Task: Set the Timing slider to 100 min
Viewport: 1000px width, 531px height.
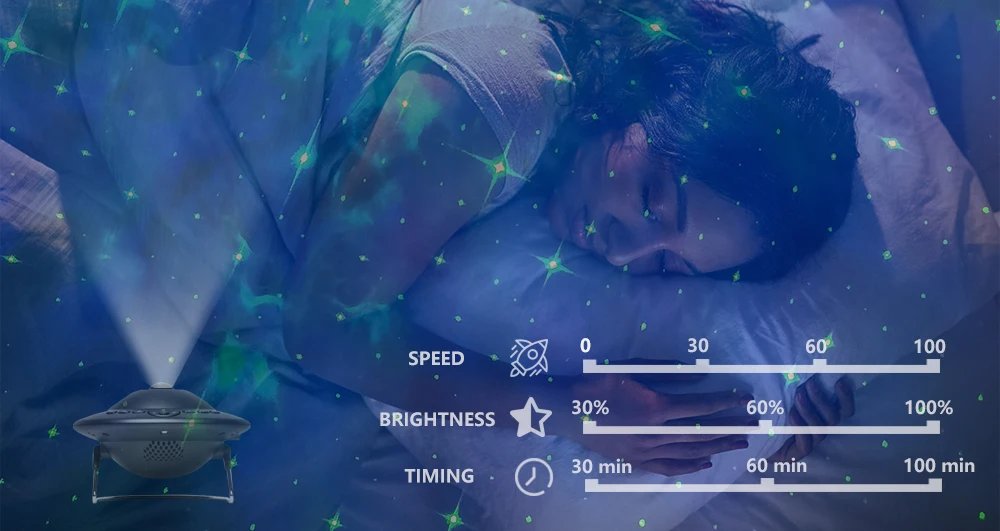Action: 935,485
